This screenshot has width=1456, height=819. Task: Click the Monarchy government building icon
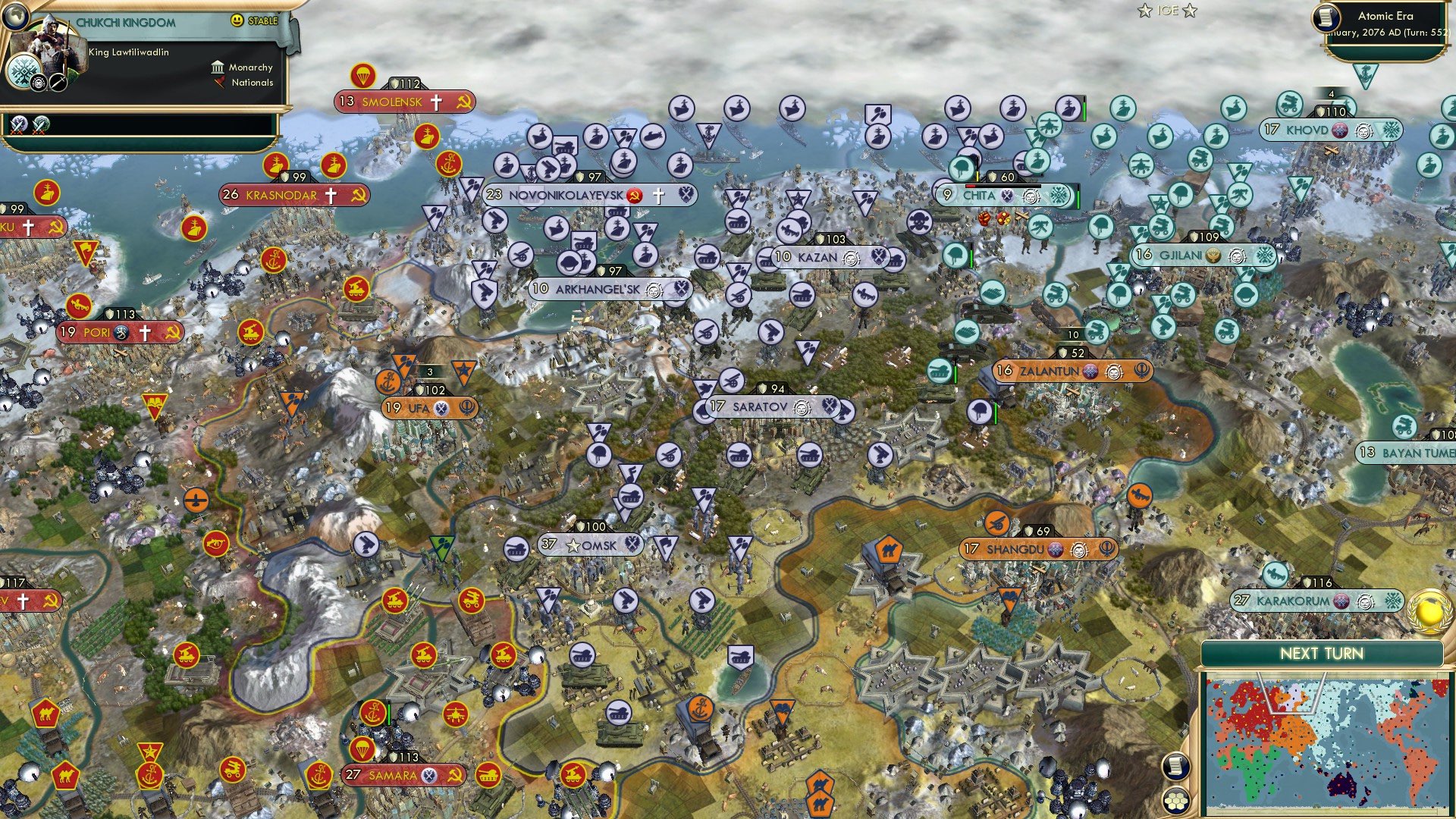click(x=218, y=67)
